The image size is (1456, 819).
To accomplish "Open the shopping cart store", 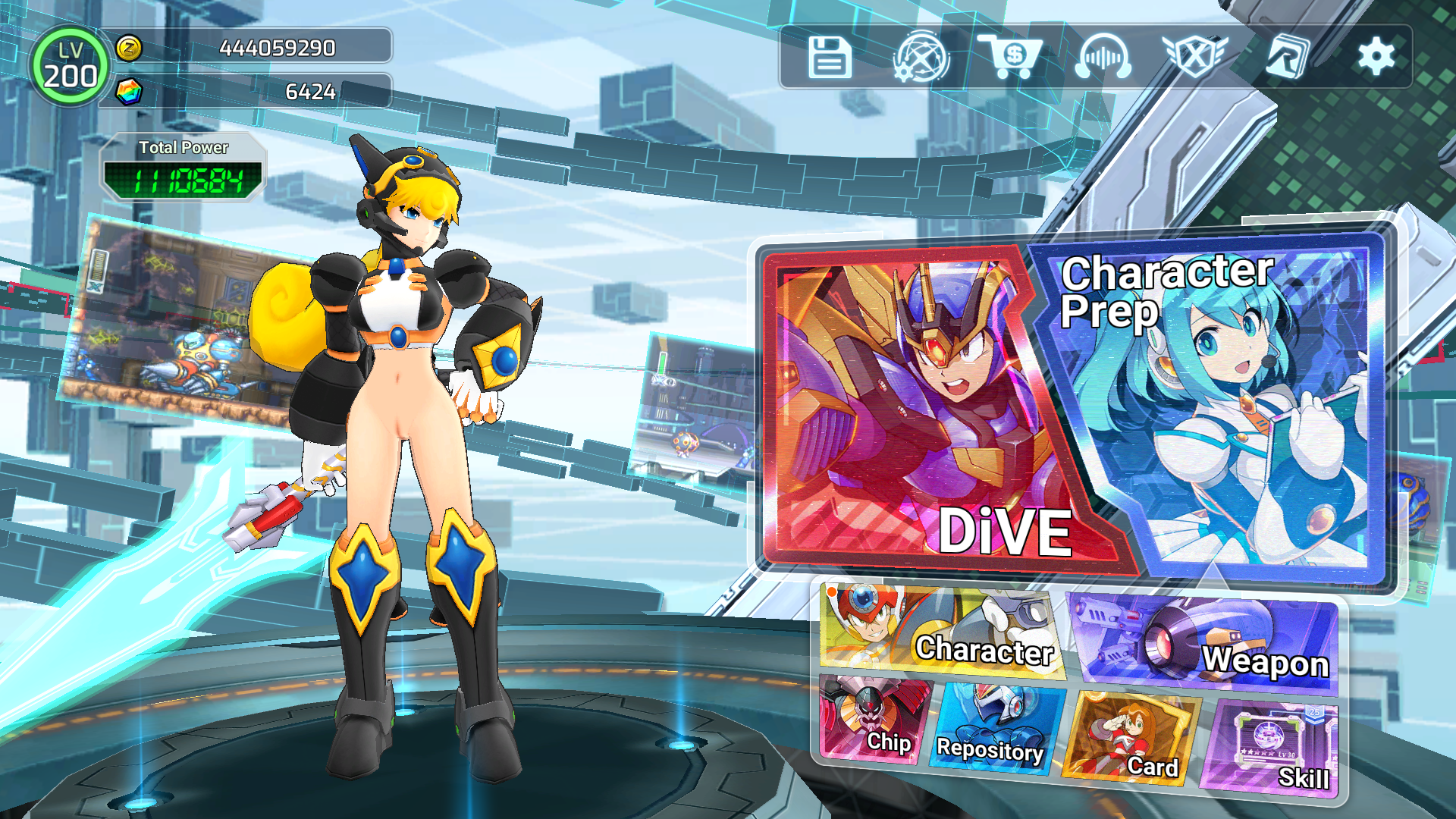I will click(x=1012, y=56).
